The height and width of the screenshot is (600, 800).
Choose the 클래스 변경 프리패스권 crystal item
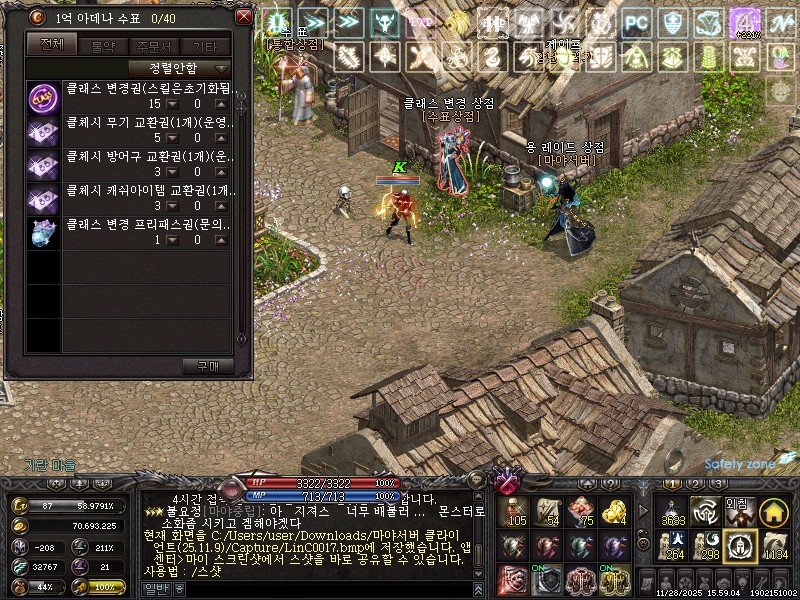[44, 234]
